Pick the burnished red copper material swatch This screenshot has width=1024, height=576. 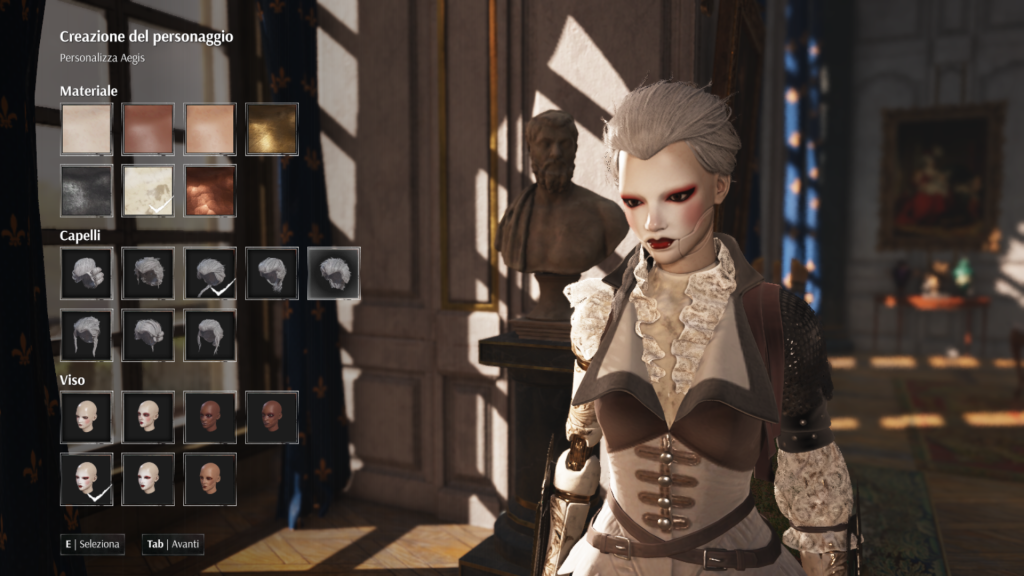pos(210,191)
